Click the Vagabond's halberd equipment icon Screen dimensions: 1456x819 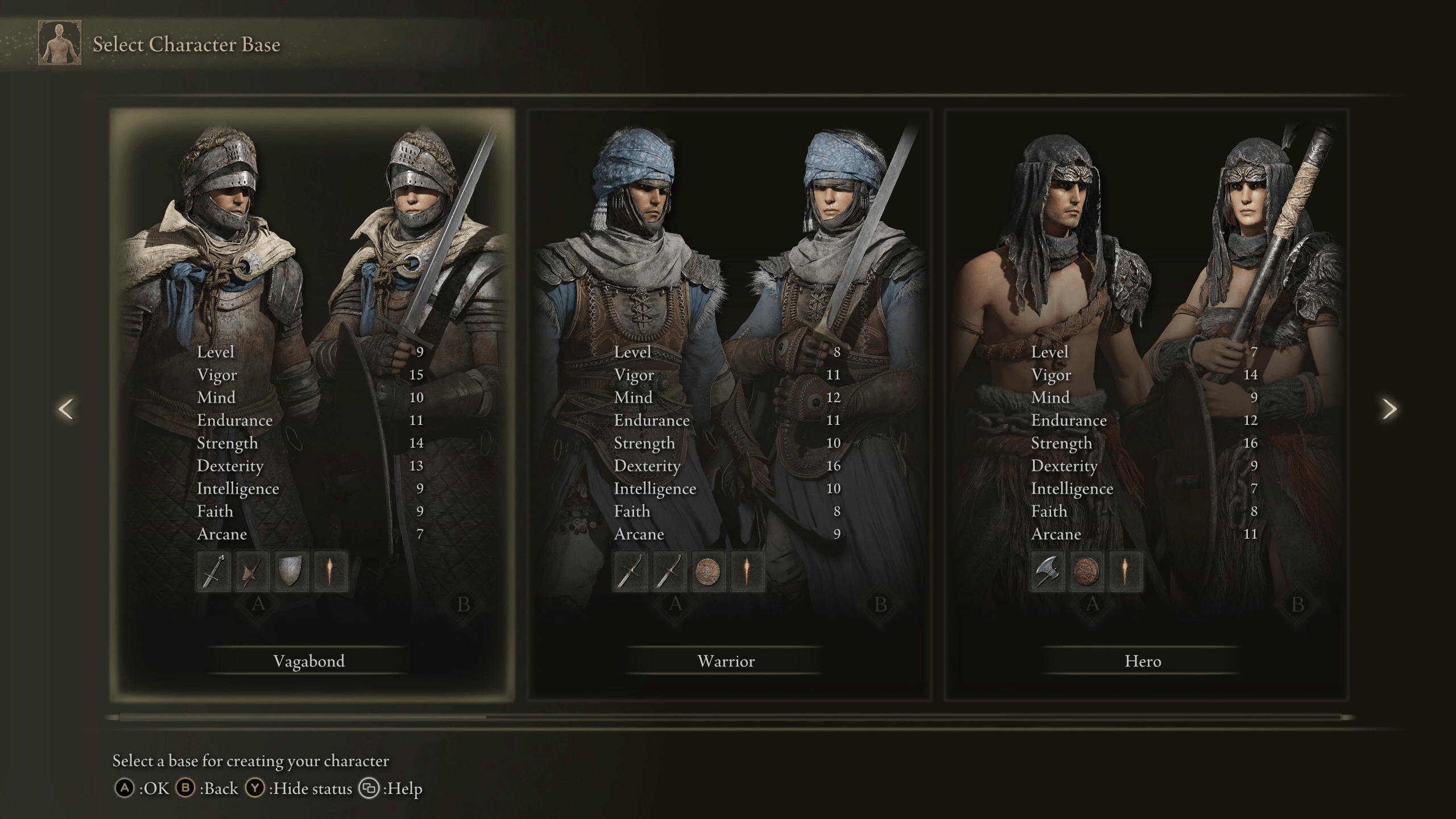(x=252, y=571)
